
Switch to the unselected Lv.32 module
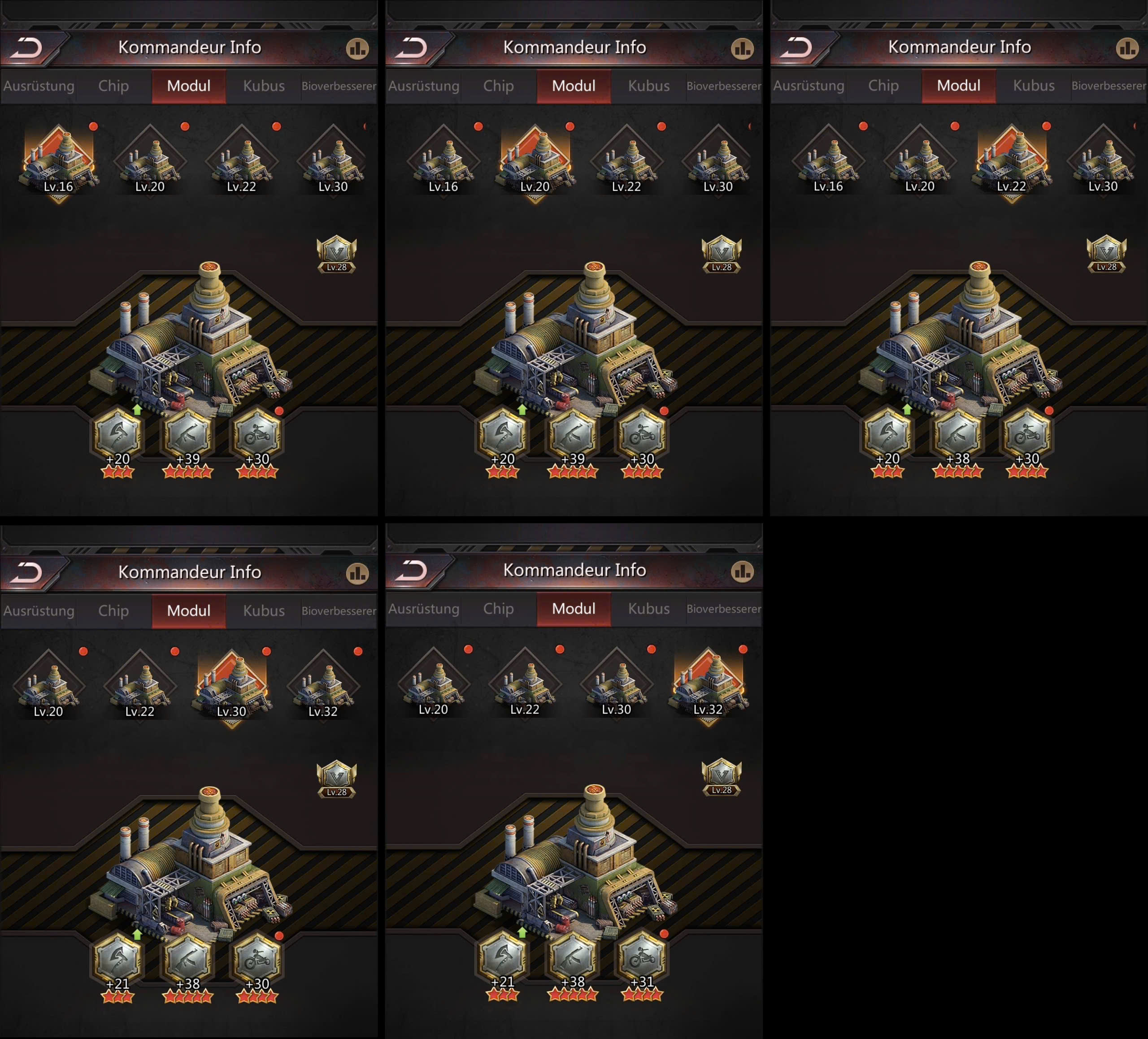[323, 686]
